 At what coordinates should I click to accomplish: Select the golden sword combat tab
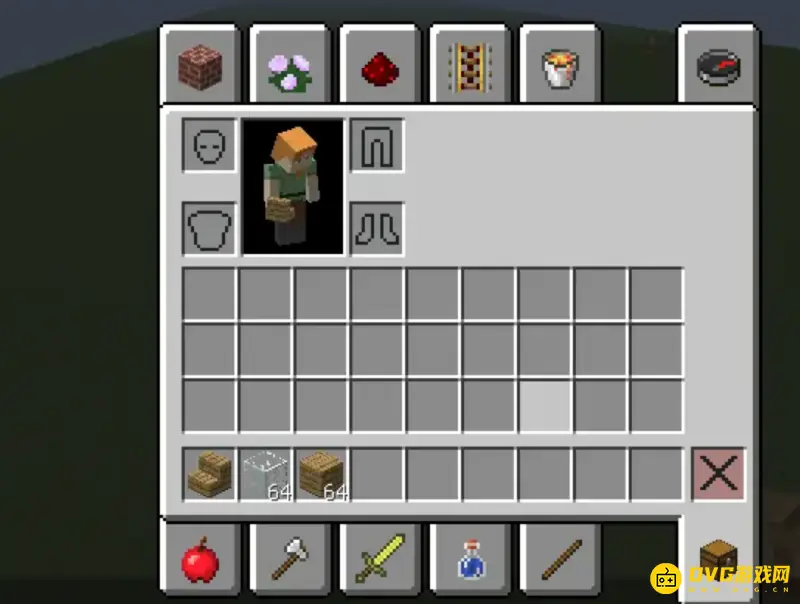click(380, 558)
